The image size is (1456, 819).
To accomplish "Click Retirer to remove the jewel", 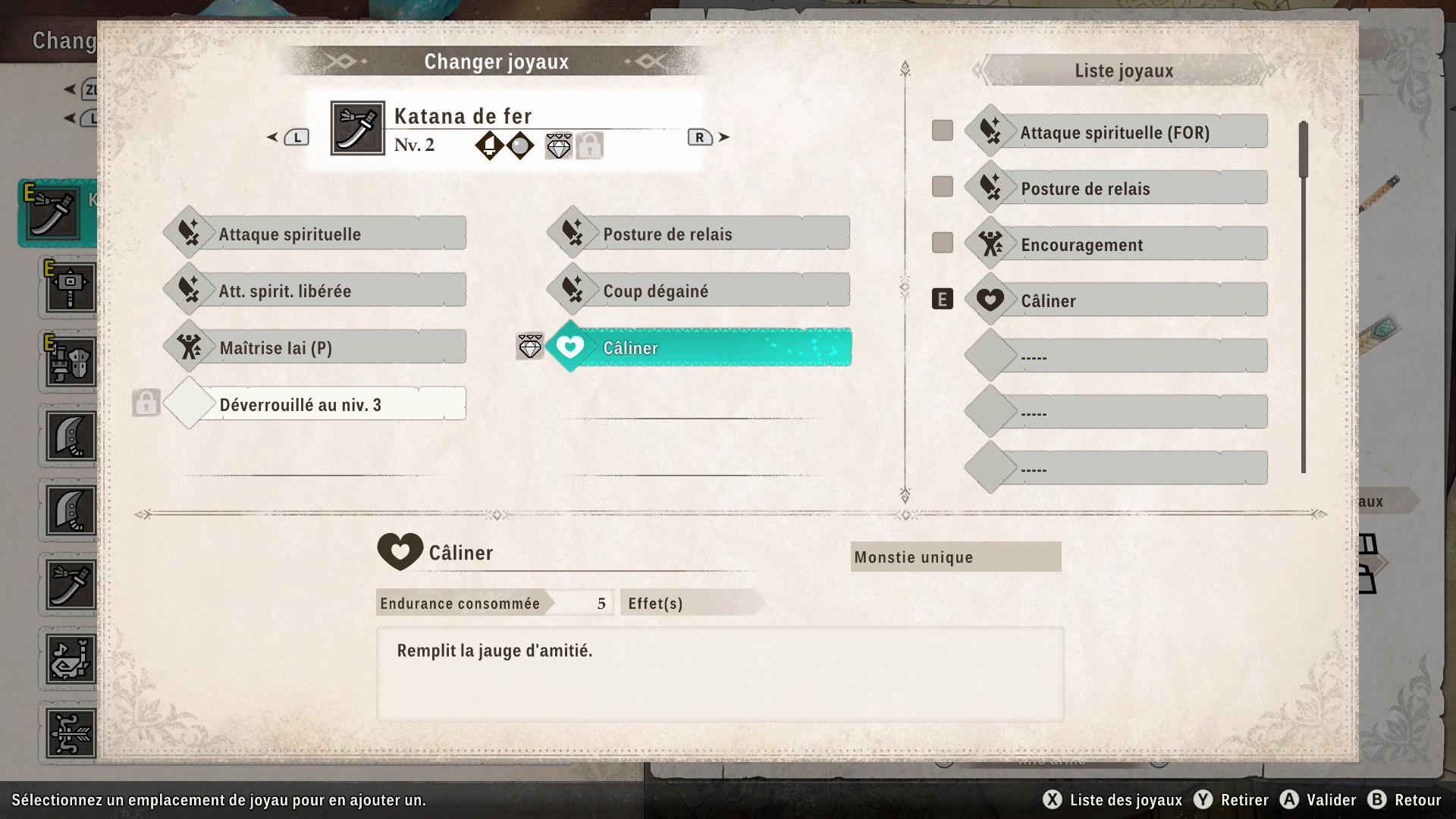I will pos(1232,800).
